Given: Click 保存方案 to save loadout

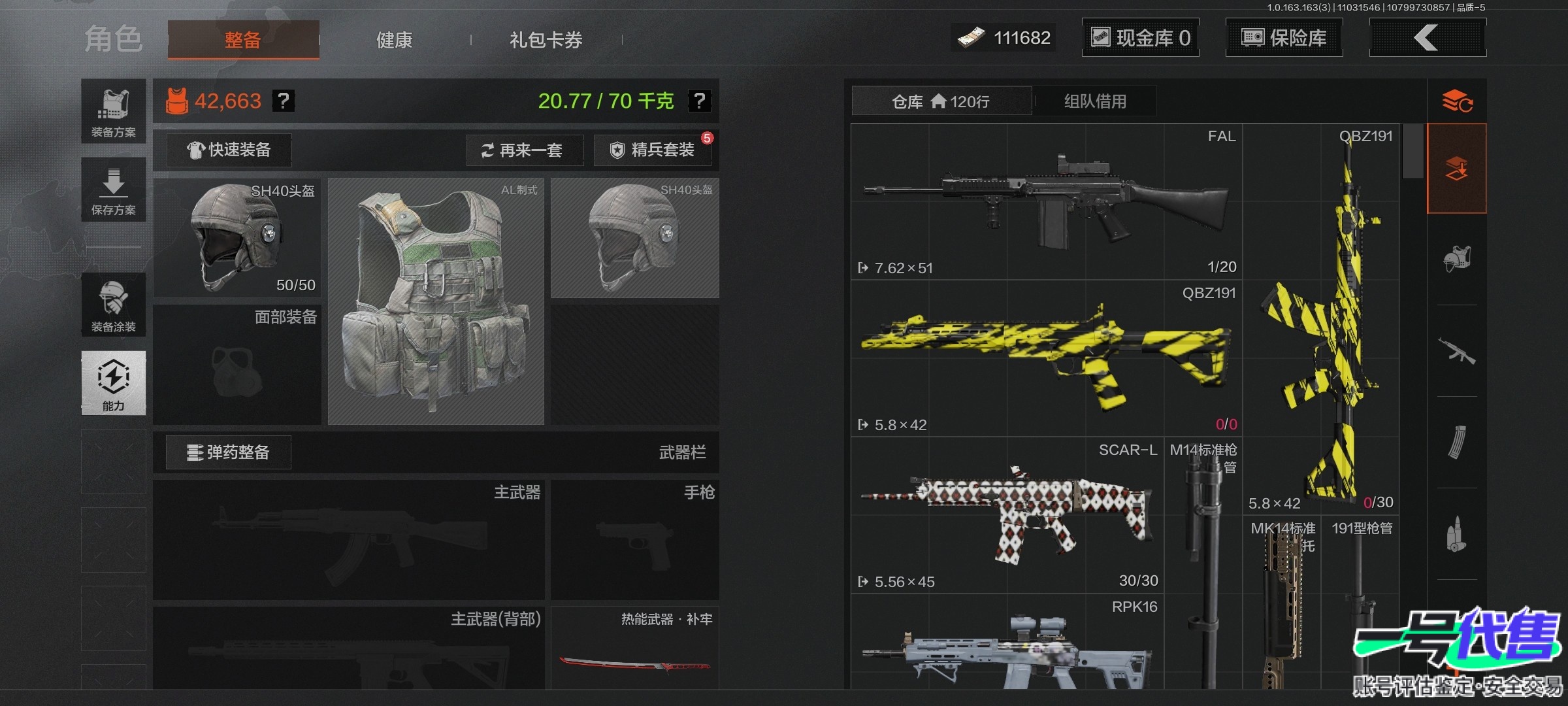Looking at the screenshot, I should click(113, 190).
